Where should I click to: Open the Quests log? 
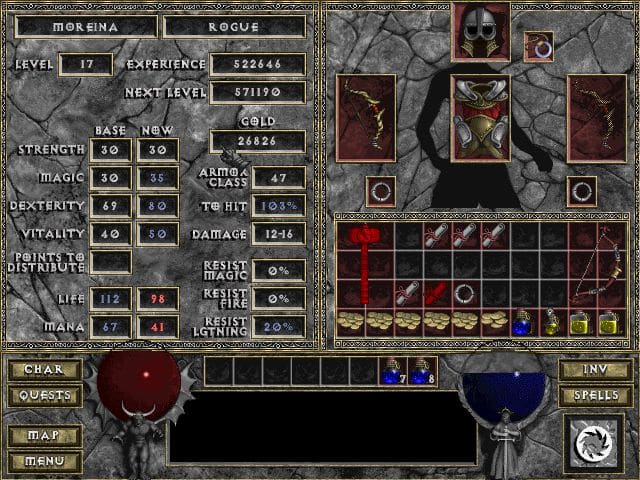(x=44, y=396)
